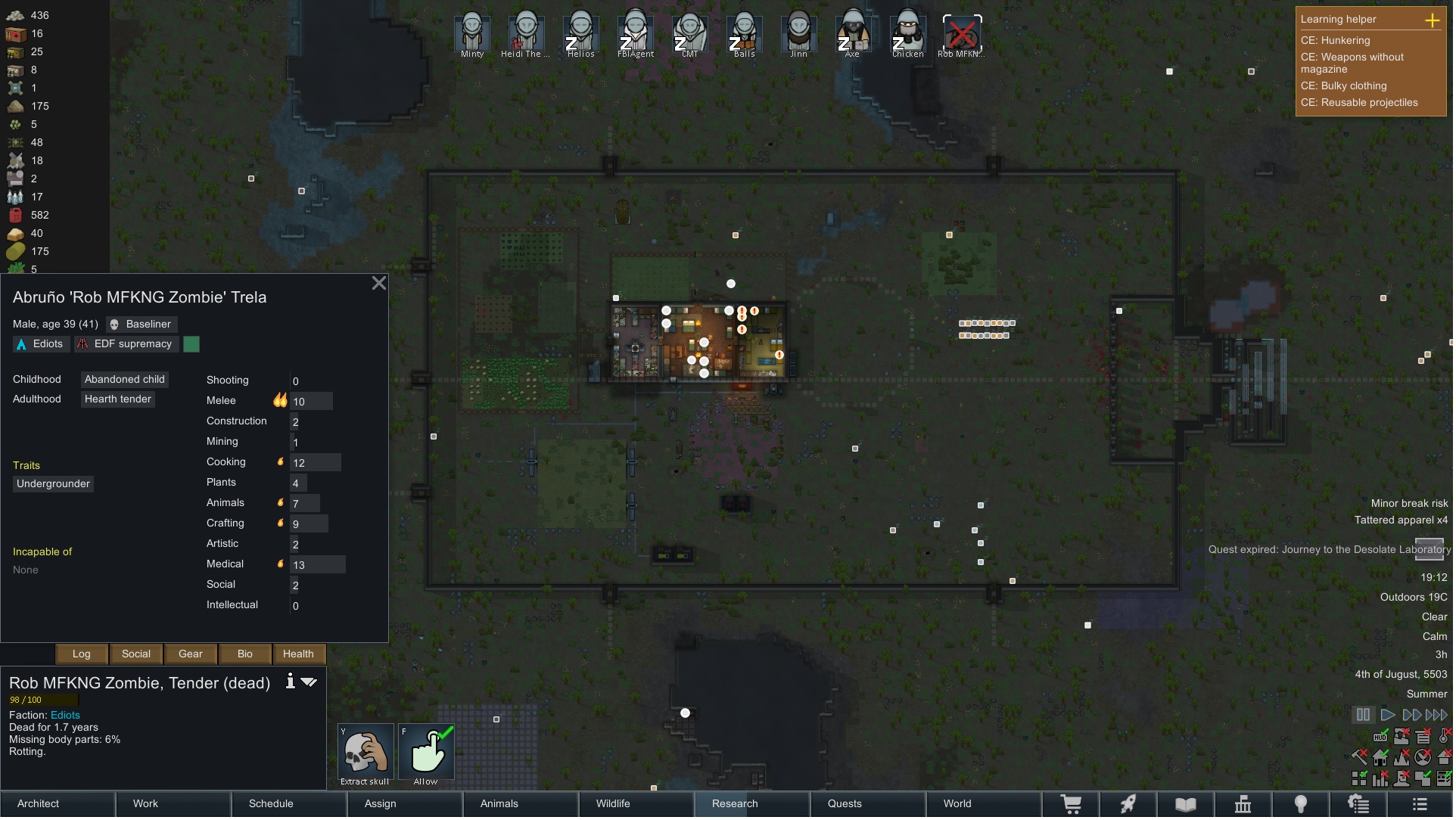Select colonist Chicken's portrait

coord(907,35)
